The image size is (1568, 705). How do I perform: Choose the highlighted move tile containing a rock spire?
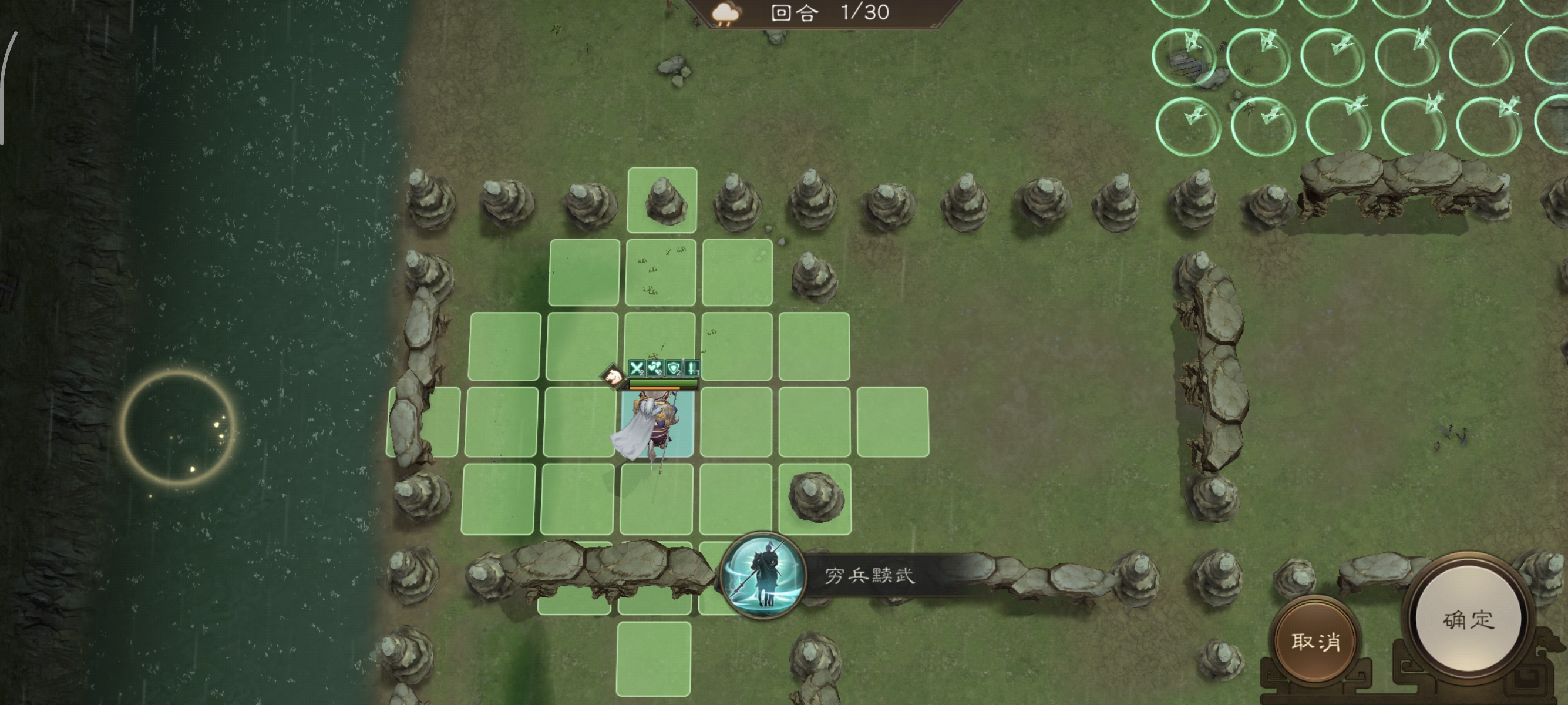(x=662, y=200)
